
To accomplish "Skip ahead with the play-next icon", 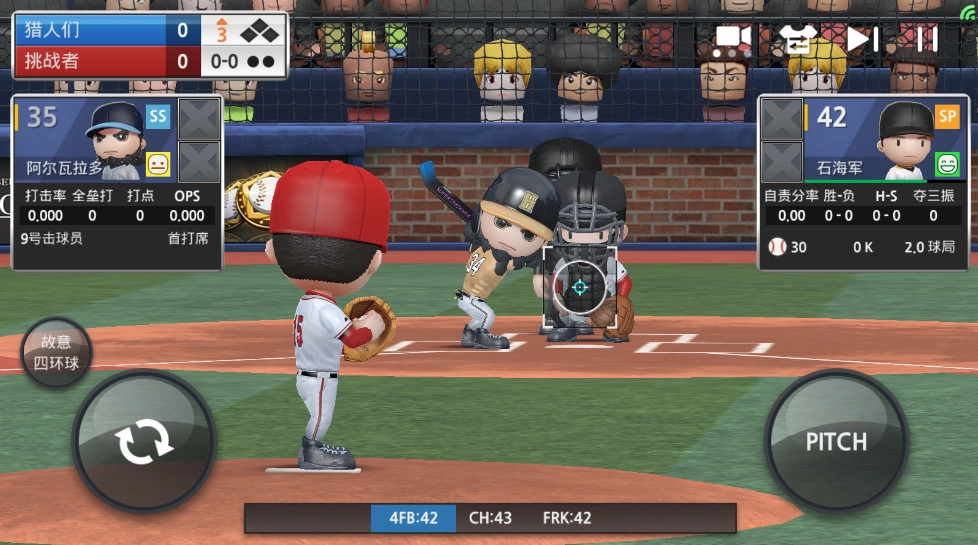I will click(862, 39).
